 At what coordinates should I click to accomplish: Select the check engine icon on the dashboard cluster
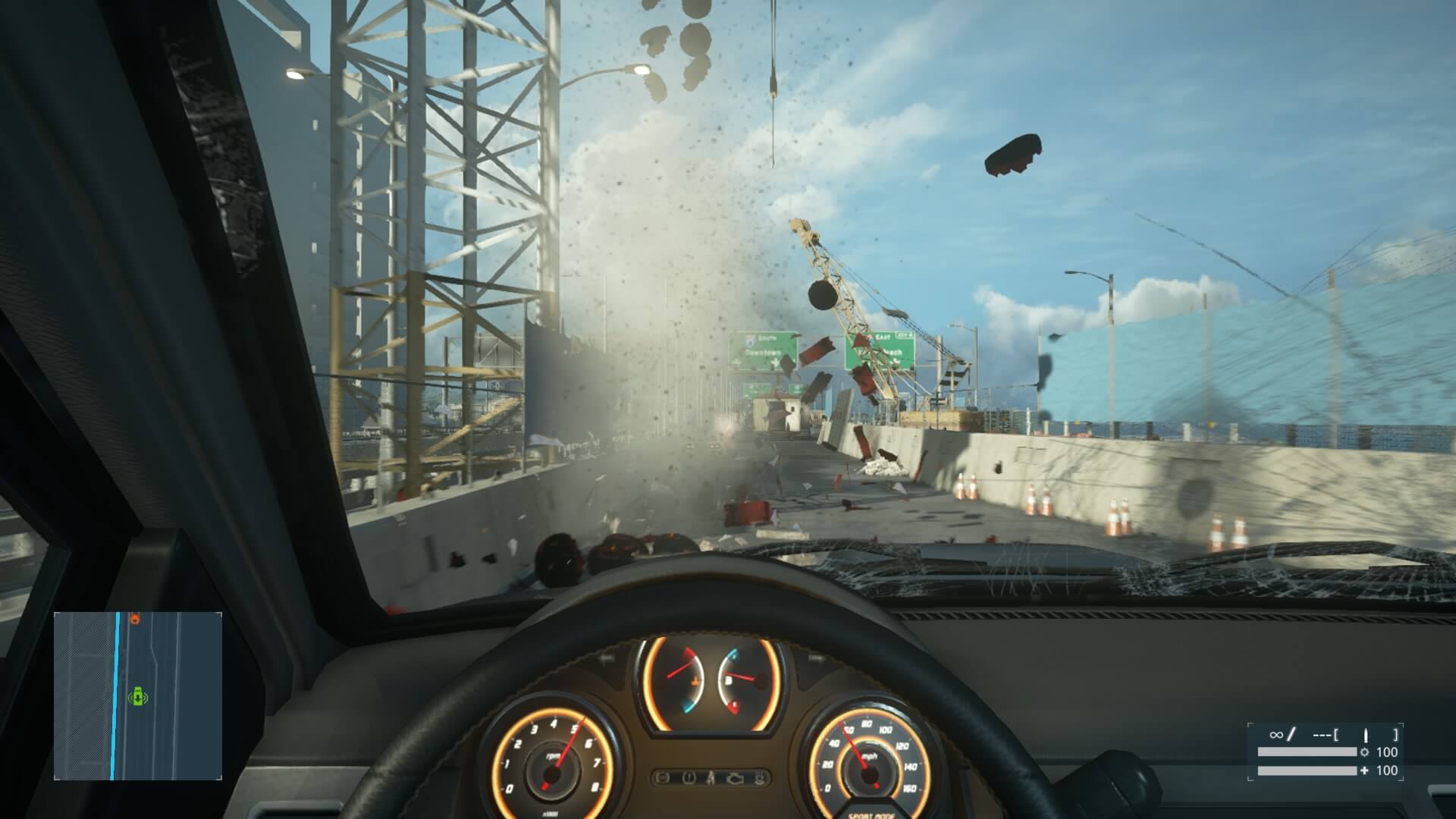(x=735, y=778)
